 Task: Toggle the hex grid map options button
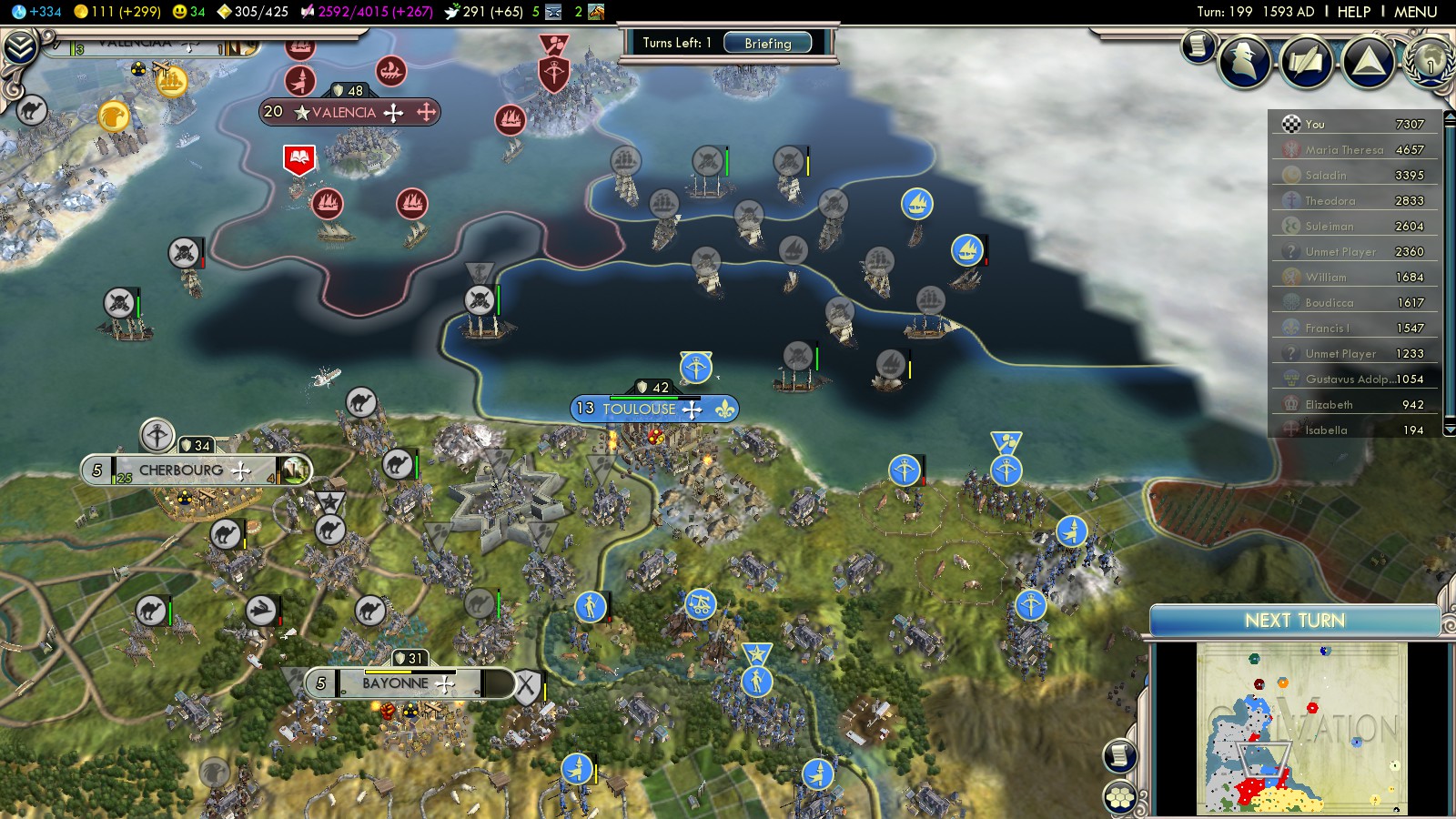click(1120, 798)
